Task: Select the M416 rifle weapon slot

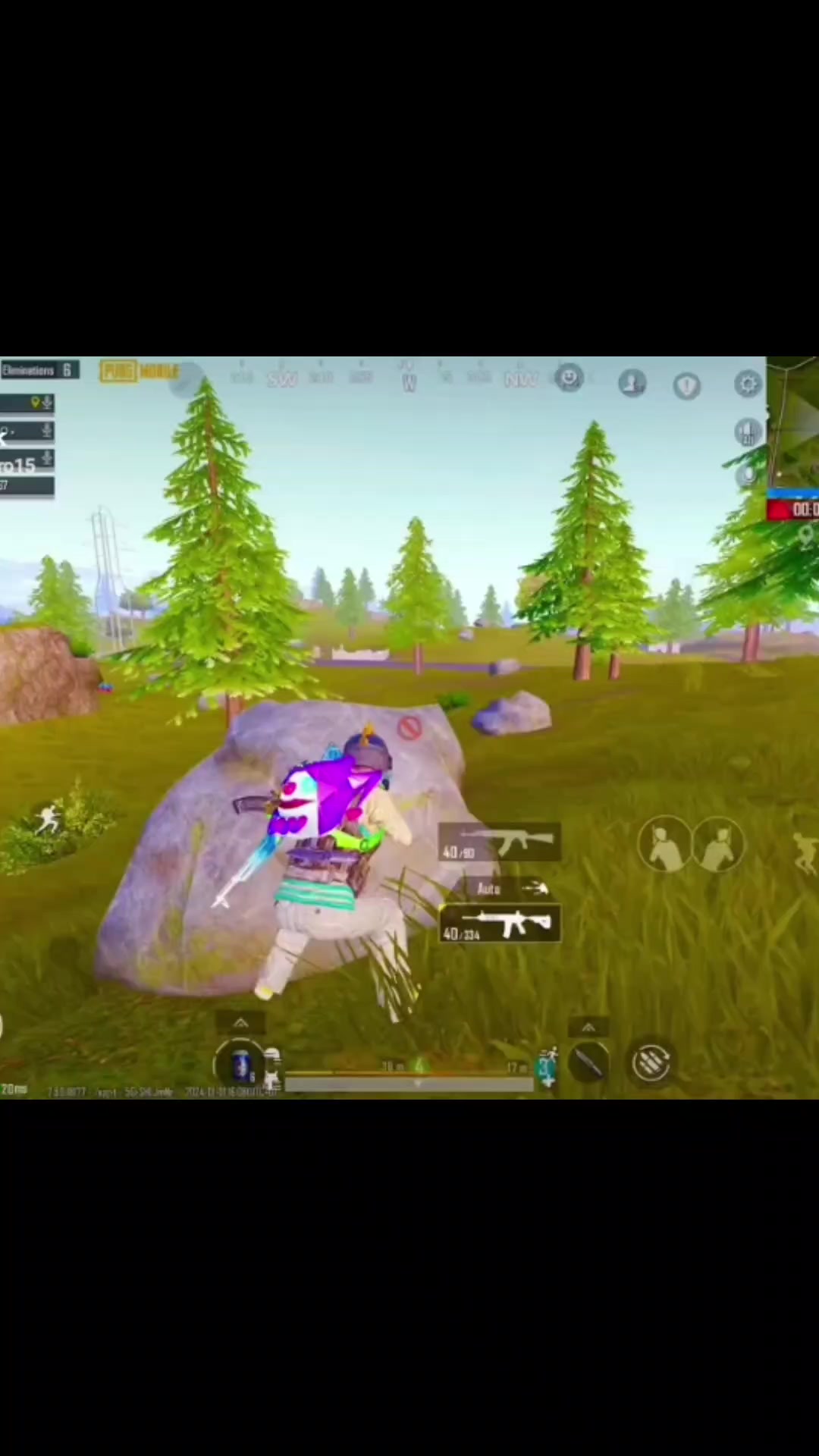Action: [x=502, y=924]
